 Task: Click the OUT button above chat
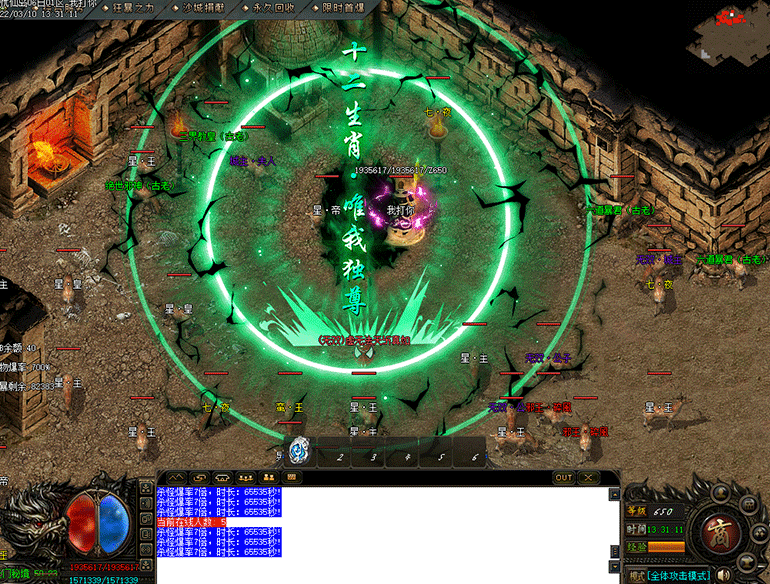click(564, 478)
